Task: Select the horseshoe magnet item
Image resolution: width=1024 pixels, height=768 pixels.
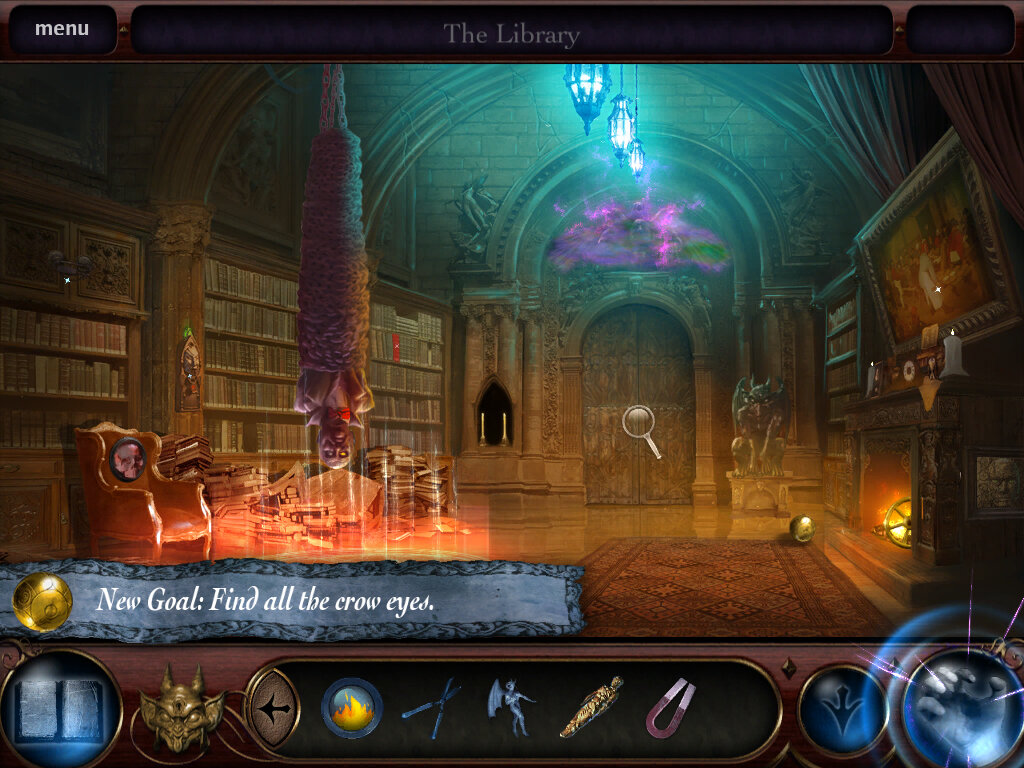Action: click(x=670, y=708)
